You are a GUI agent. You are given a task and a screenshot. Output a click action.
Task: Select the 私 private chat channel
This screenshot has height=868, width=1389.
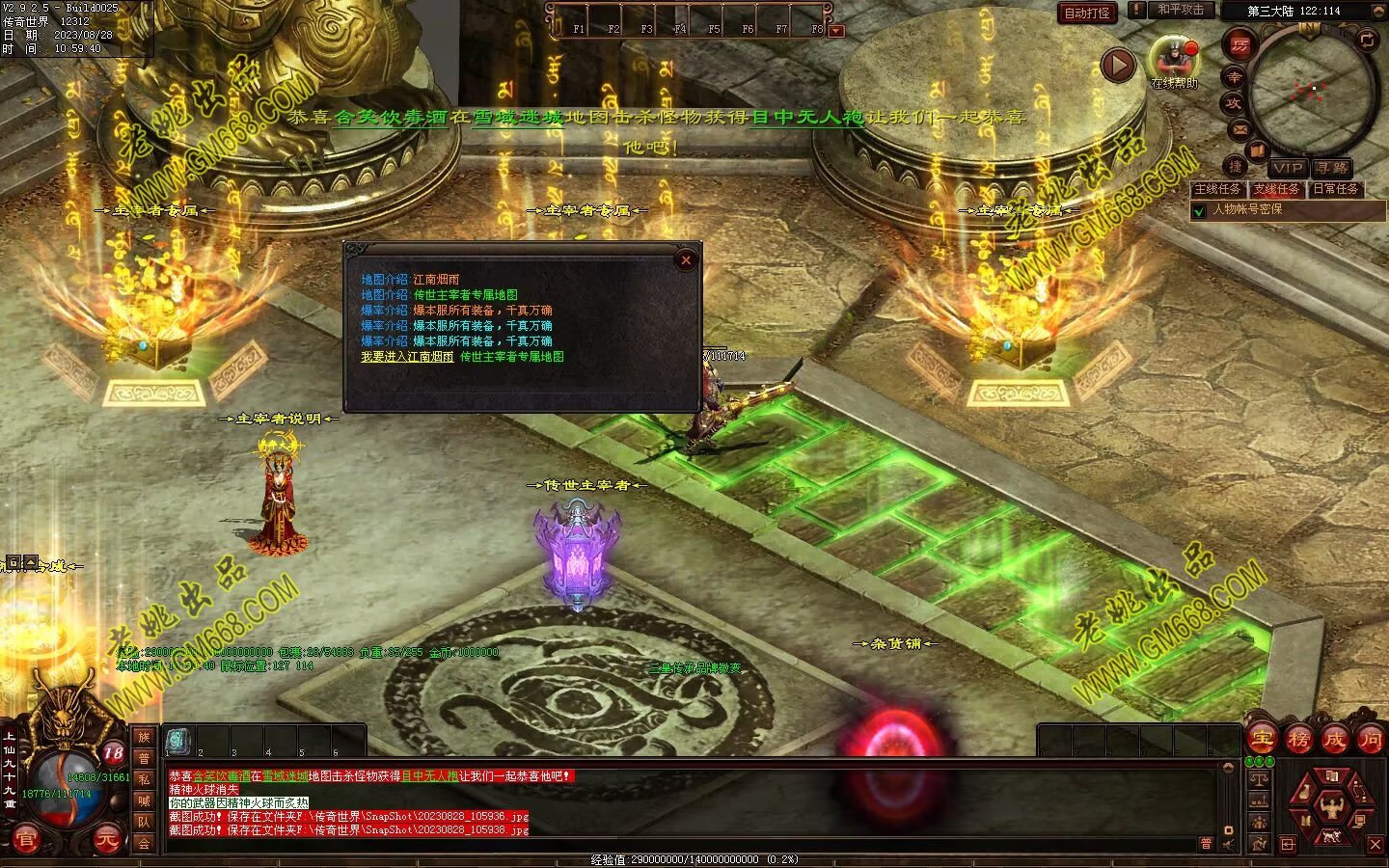[144, 779]
